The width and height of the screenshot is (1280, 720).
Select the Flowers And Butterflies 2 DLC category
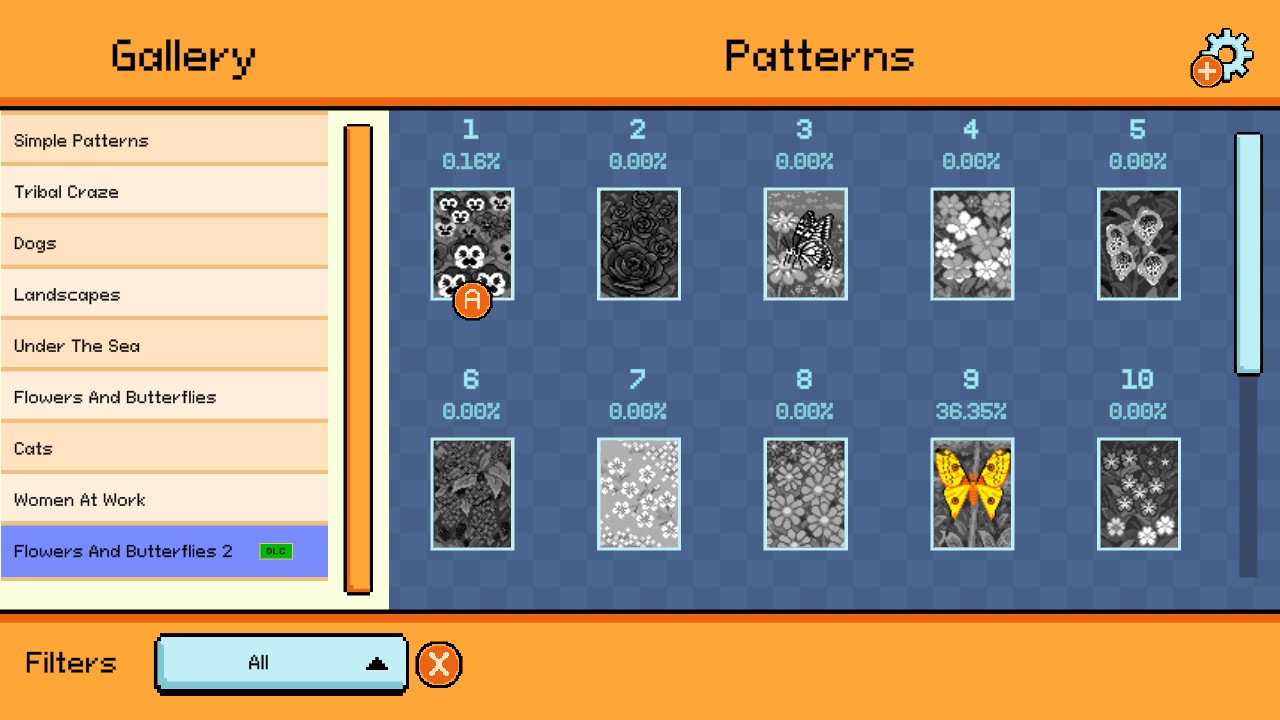coord(165,551)
